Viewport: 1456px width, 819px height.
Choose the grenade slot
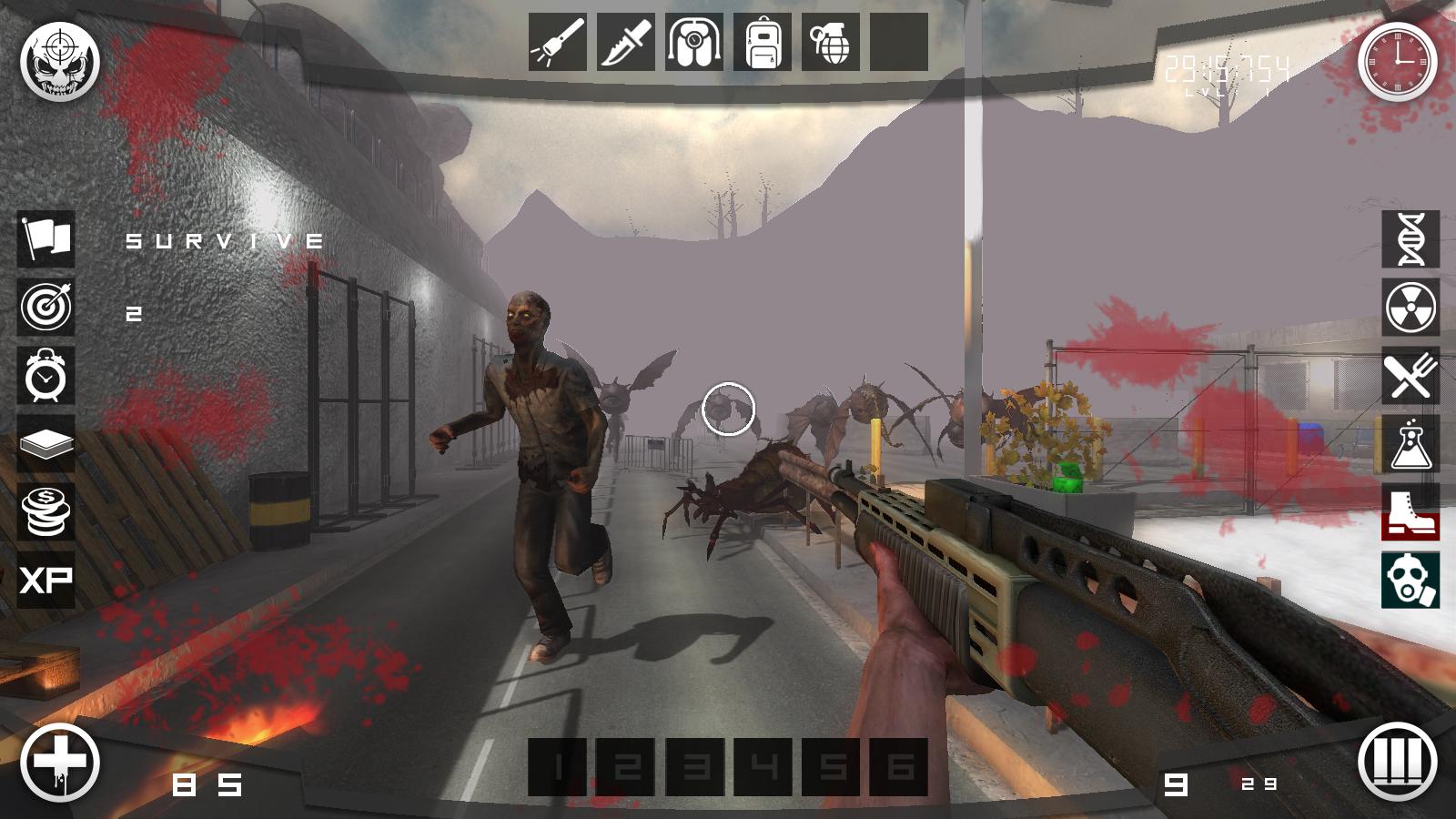point(831,42)
